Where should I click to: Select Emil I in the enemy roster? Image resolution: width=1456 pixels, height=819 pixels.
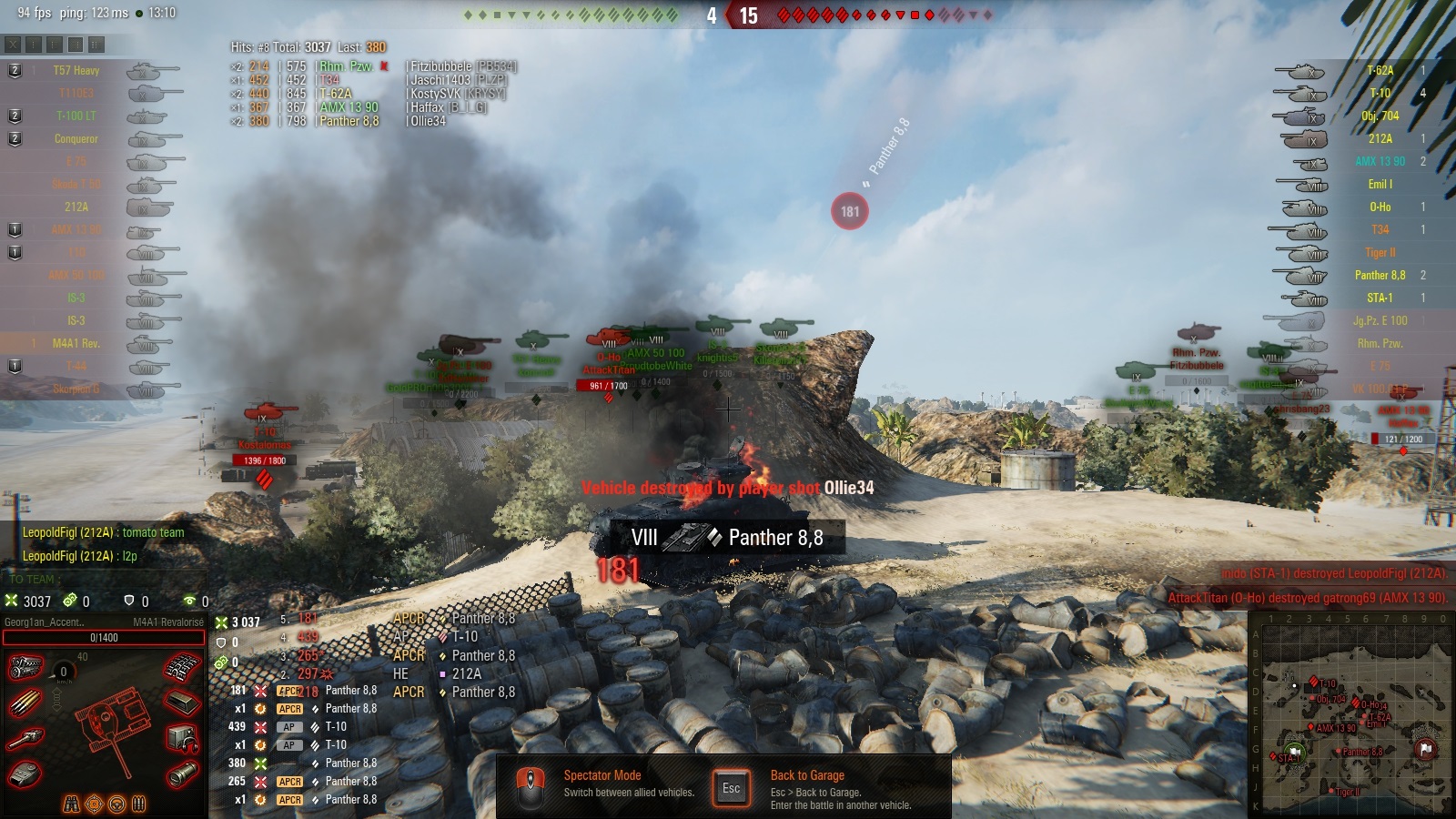pos(1380,185)
